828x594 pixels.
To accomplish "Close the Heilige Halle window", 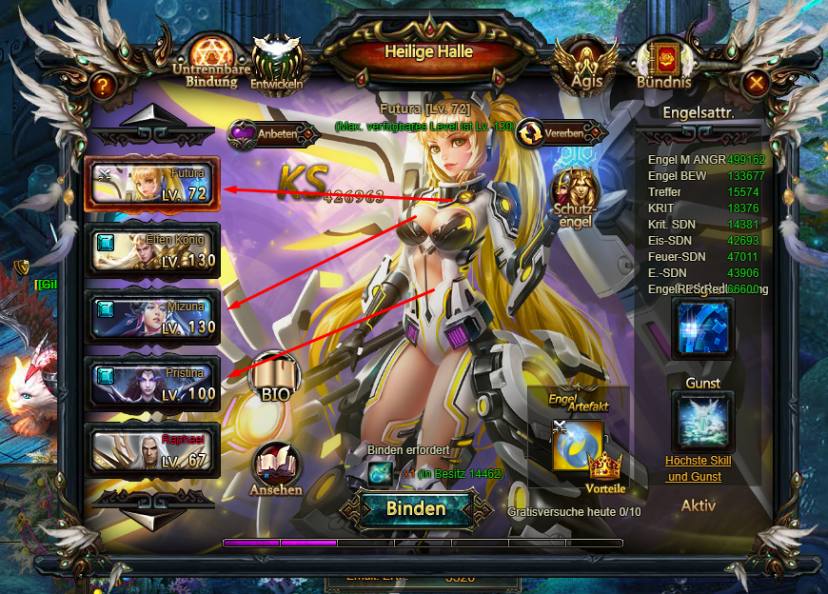I will tap(757, 83).
